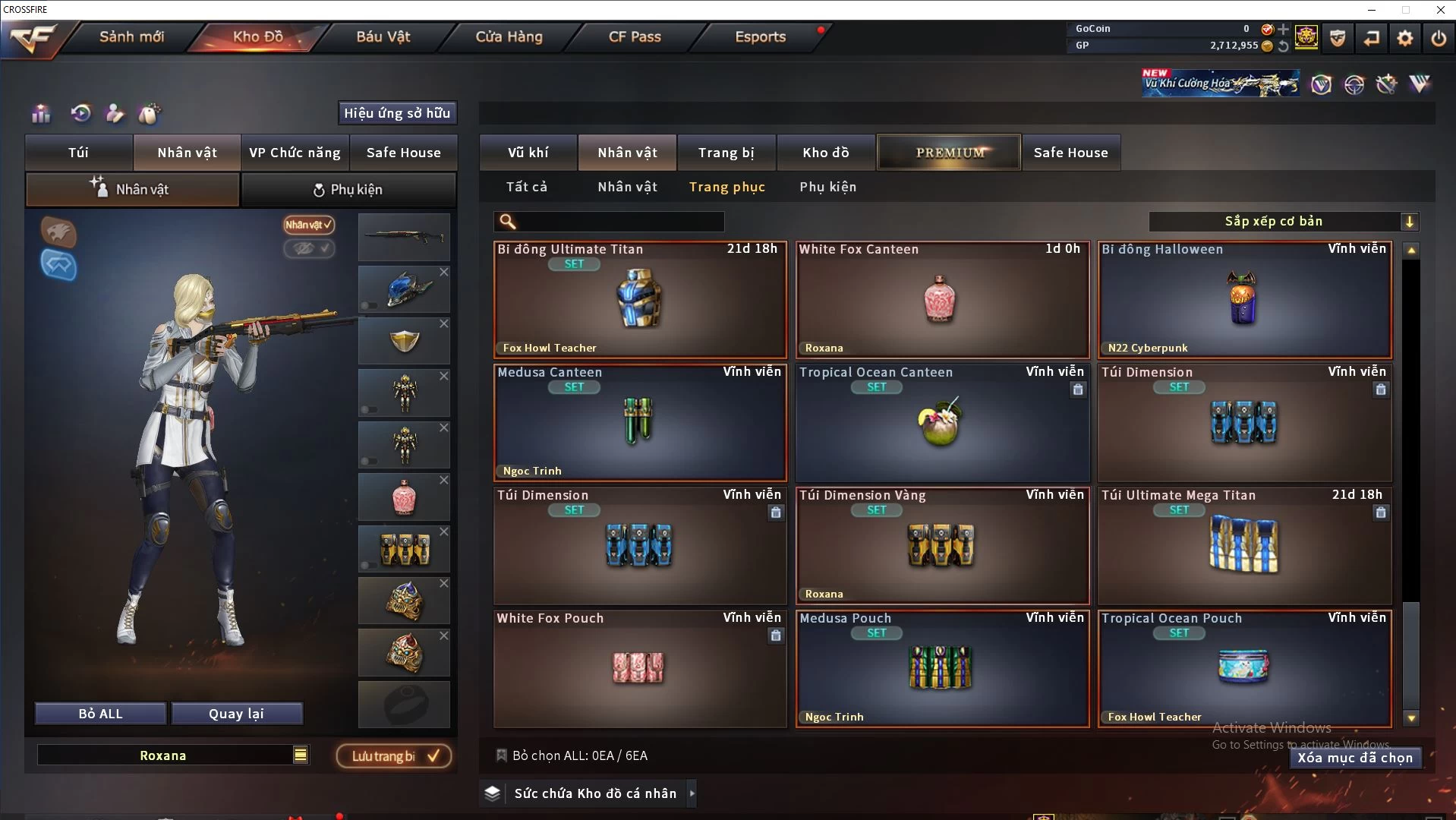Choose the Túi Dimension Vàng item
Screen dimensions: 1456x820
click(941, 545)
